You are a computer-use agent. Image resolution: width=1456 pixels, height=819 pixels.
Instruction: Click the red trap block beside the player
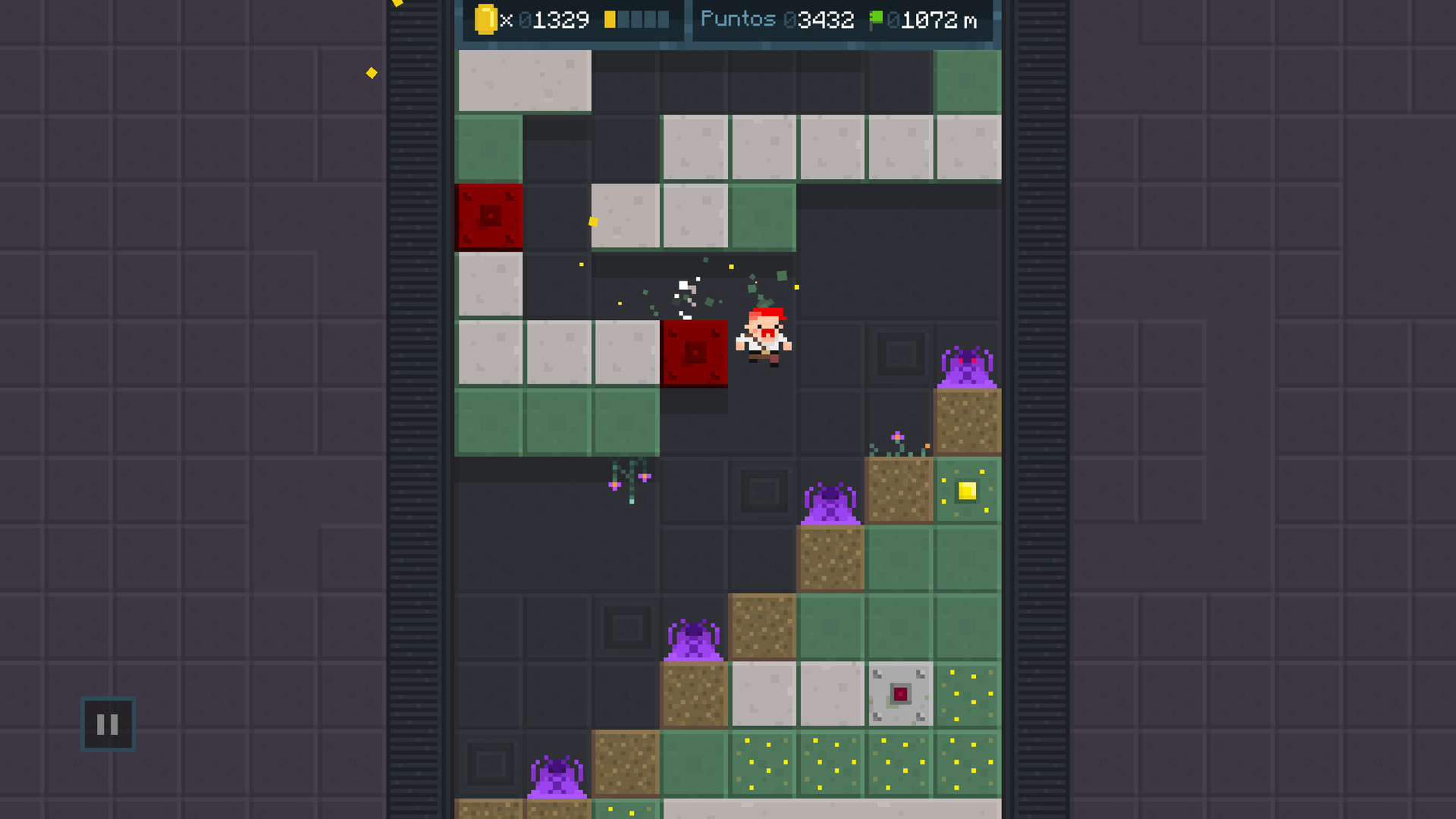(x=695, y=353)
